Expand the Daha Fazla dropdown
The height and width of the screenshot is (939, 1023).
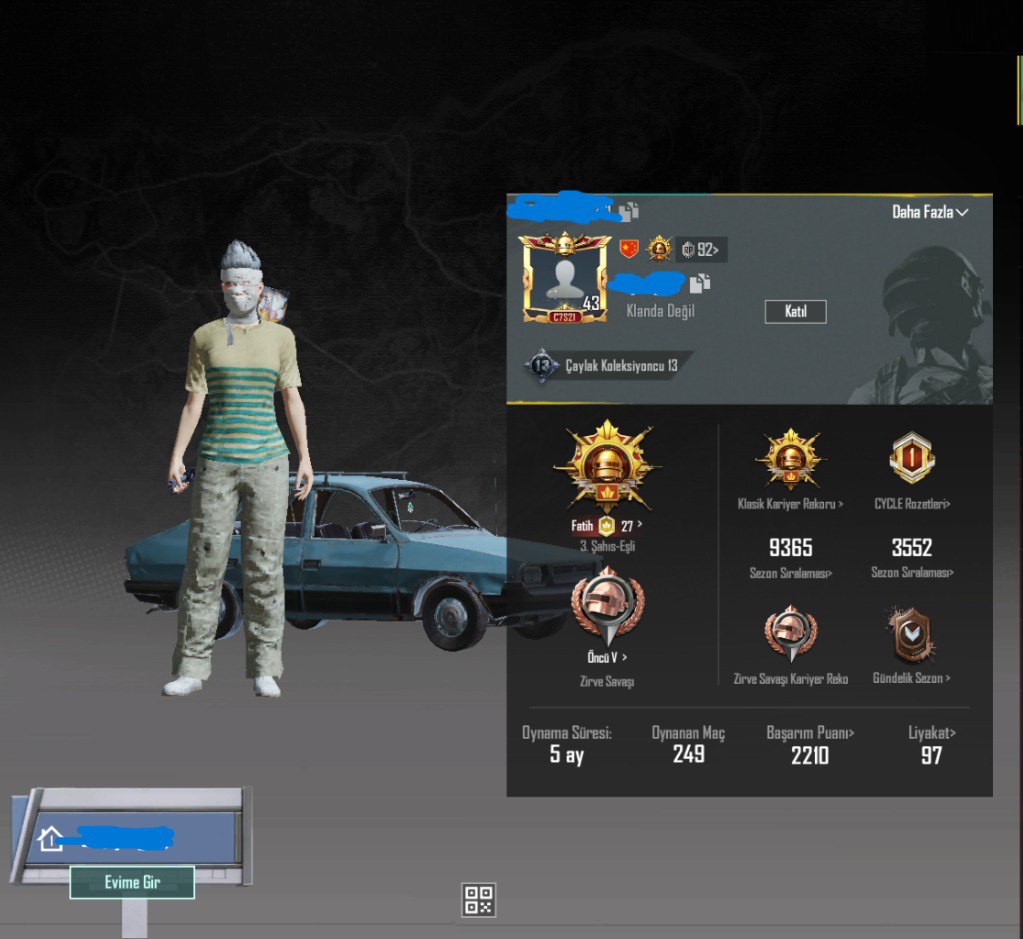(x=930, y=212)
